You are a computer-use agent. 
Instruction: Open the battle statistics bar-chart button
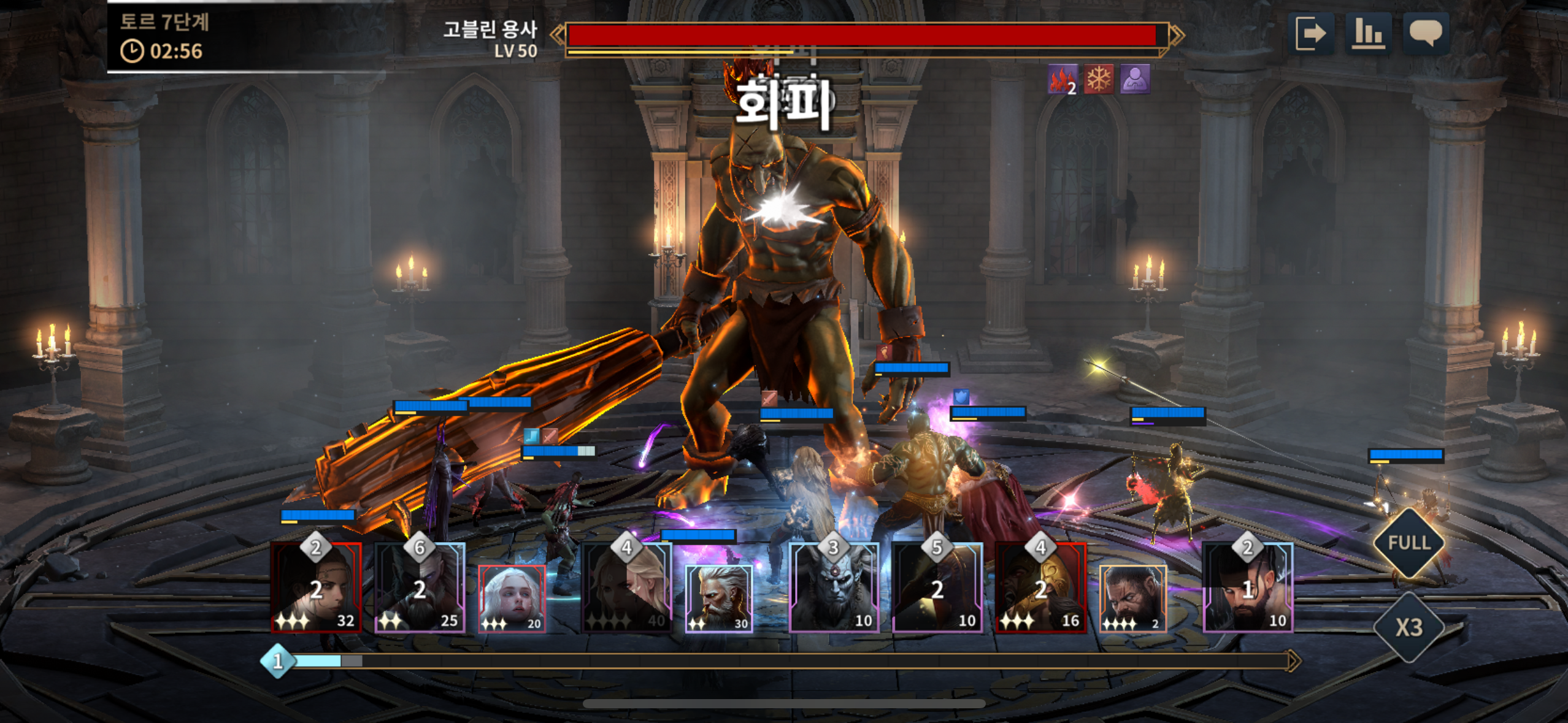pos(1368,34)
